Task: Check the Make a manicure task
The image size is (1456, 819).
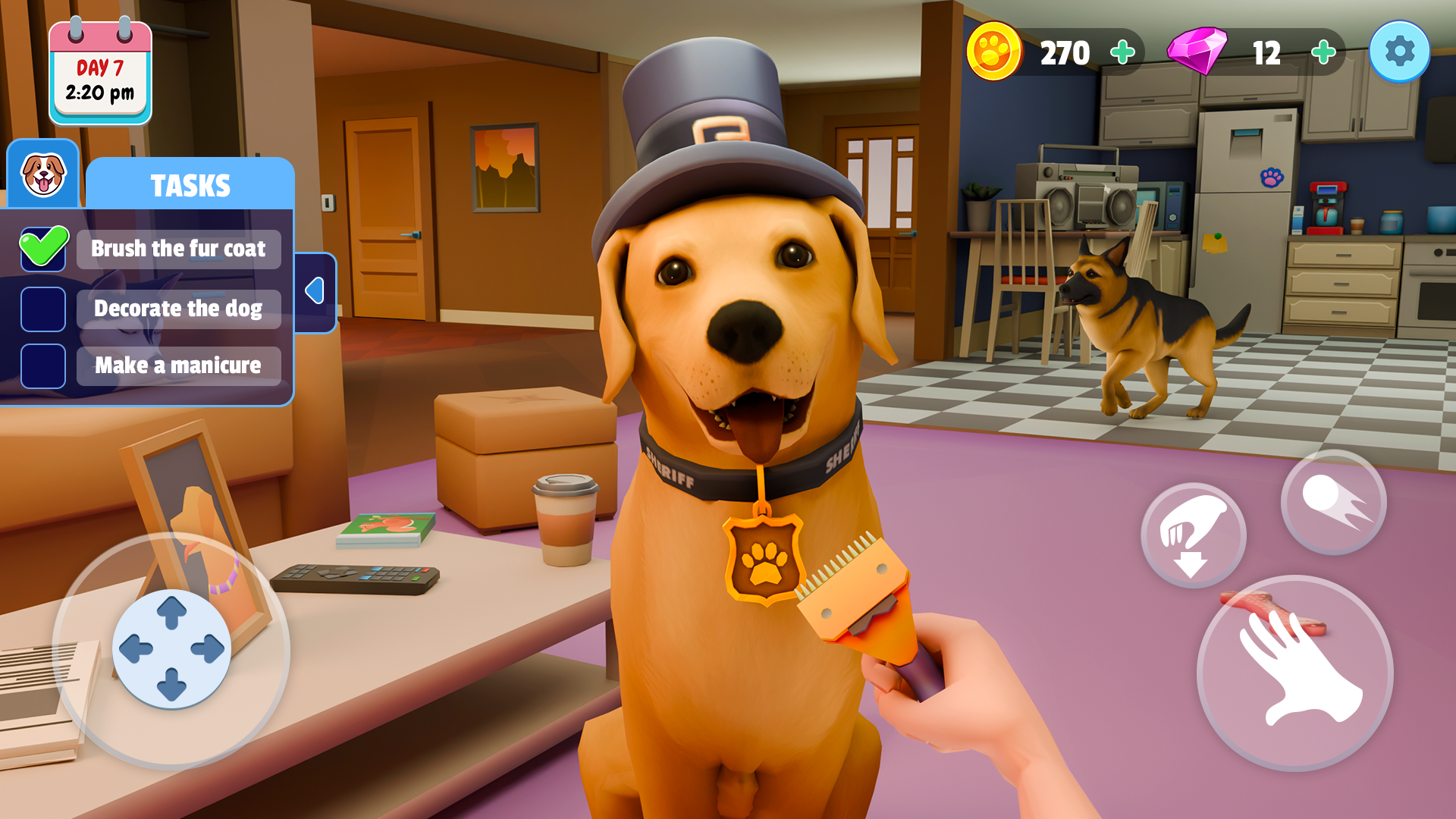Action: 43,366
